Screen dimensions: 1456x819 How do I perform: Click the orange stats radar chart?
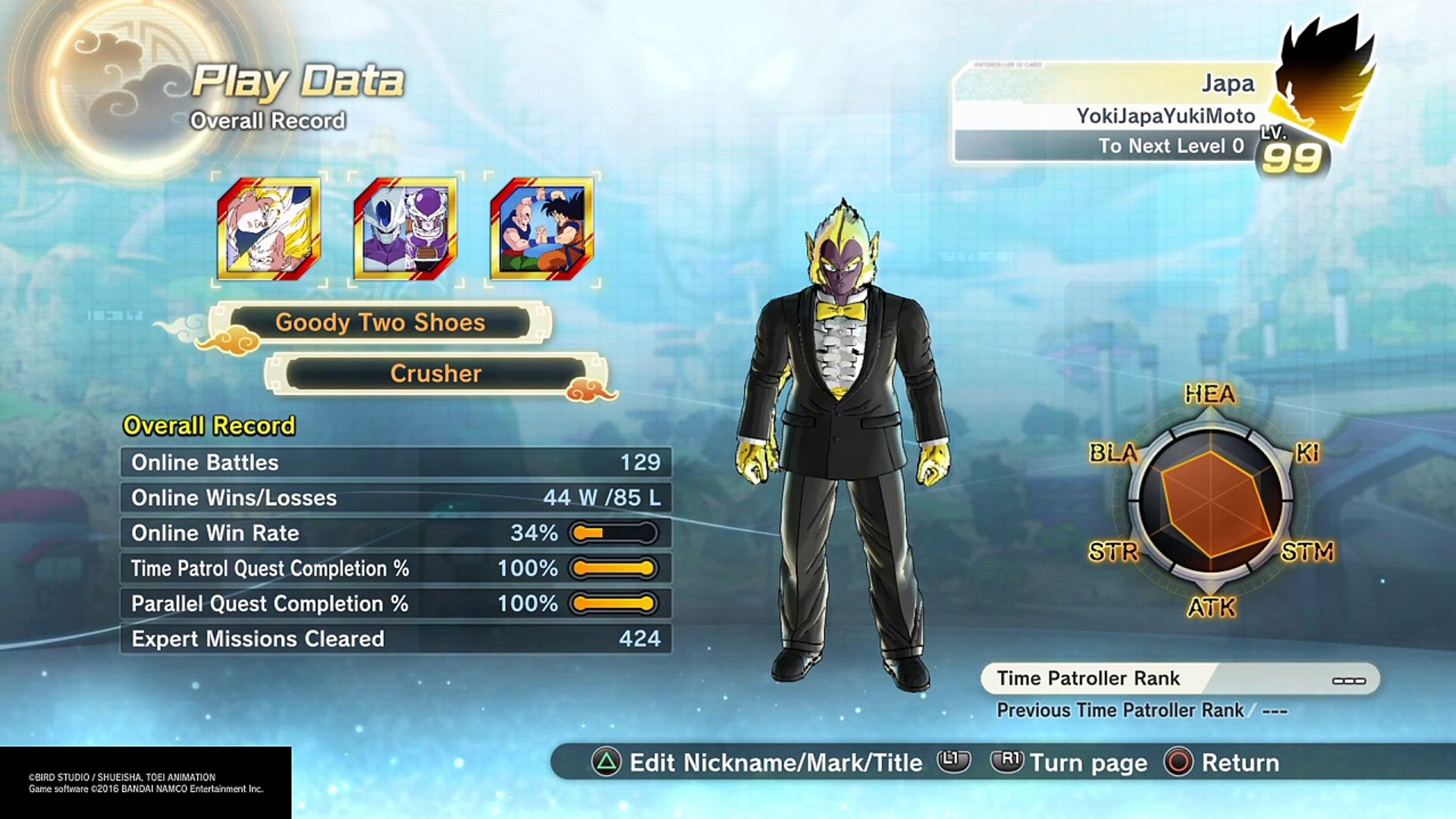coord(1211,502)
